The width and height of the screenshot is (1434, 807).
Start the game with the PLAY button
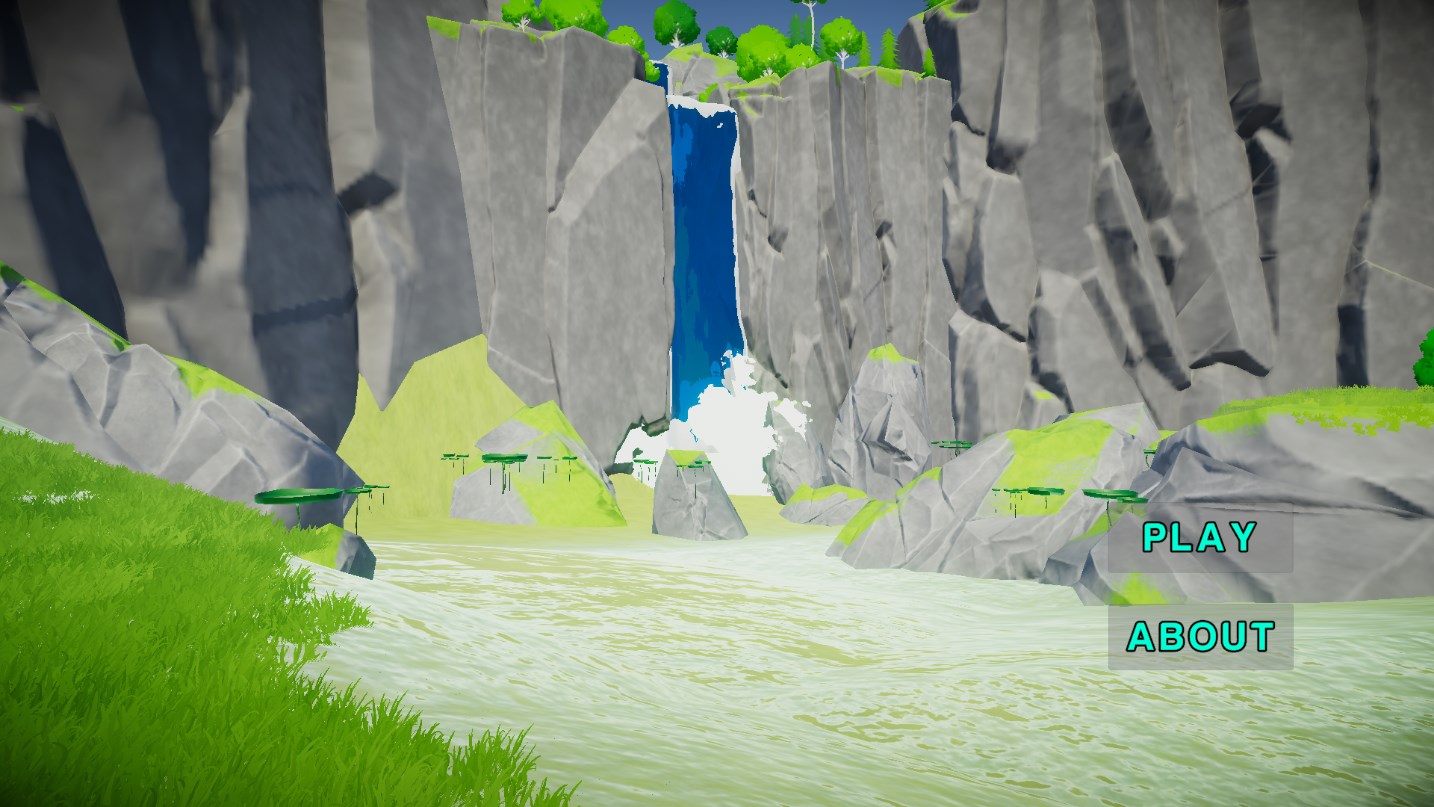(1200, 538)
